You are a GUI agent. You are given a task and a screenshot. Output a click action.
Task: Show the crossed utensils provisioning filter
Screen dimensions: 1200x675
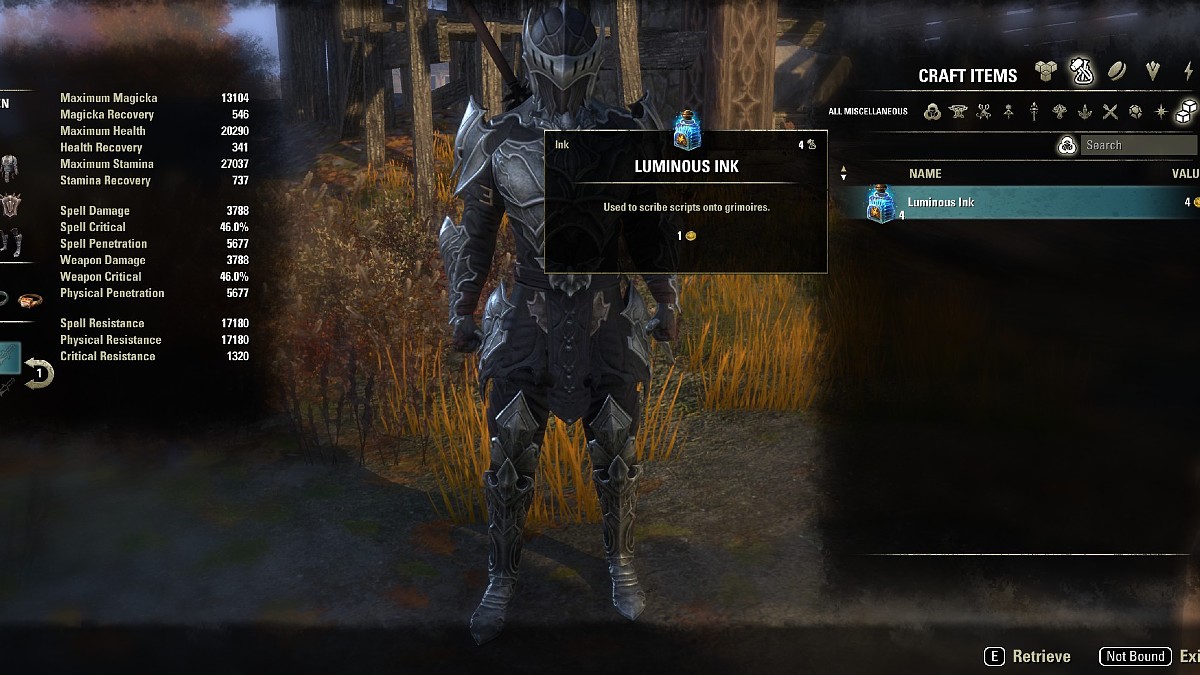pos(1110,112)
